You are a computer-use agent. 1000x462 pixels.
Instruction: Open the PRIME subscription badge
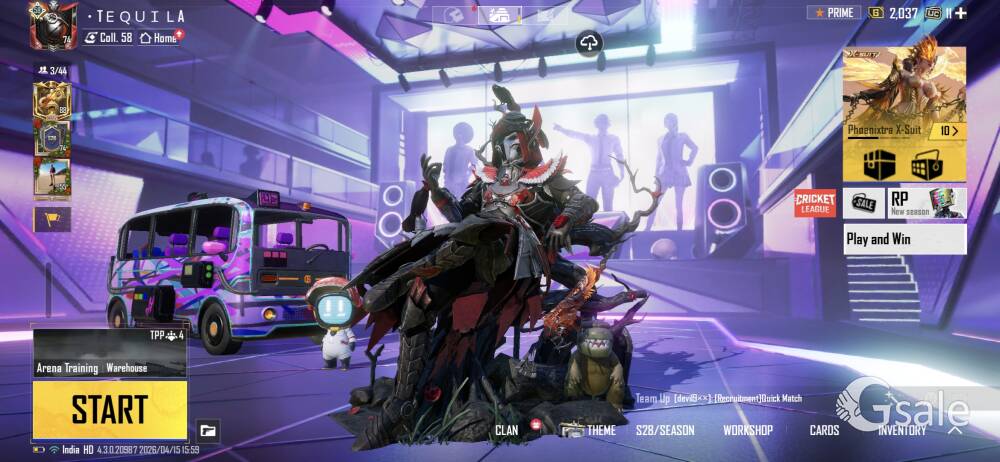(834, 13)
